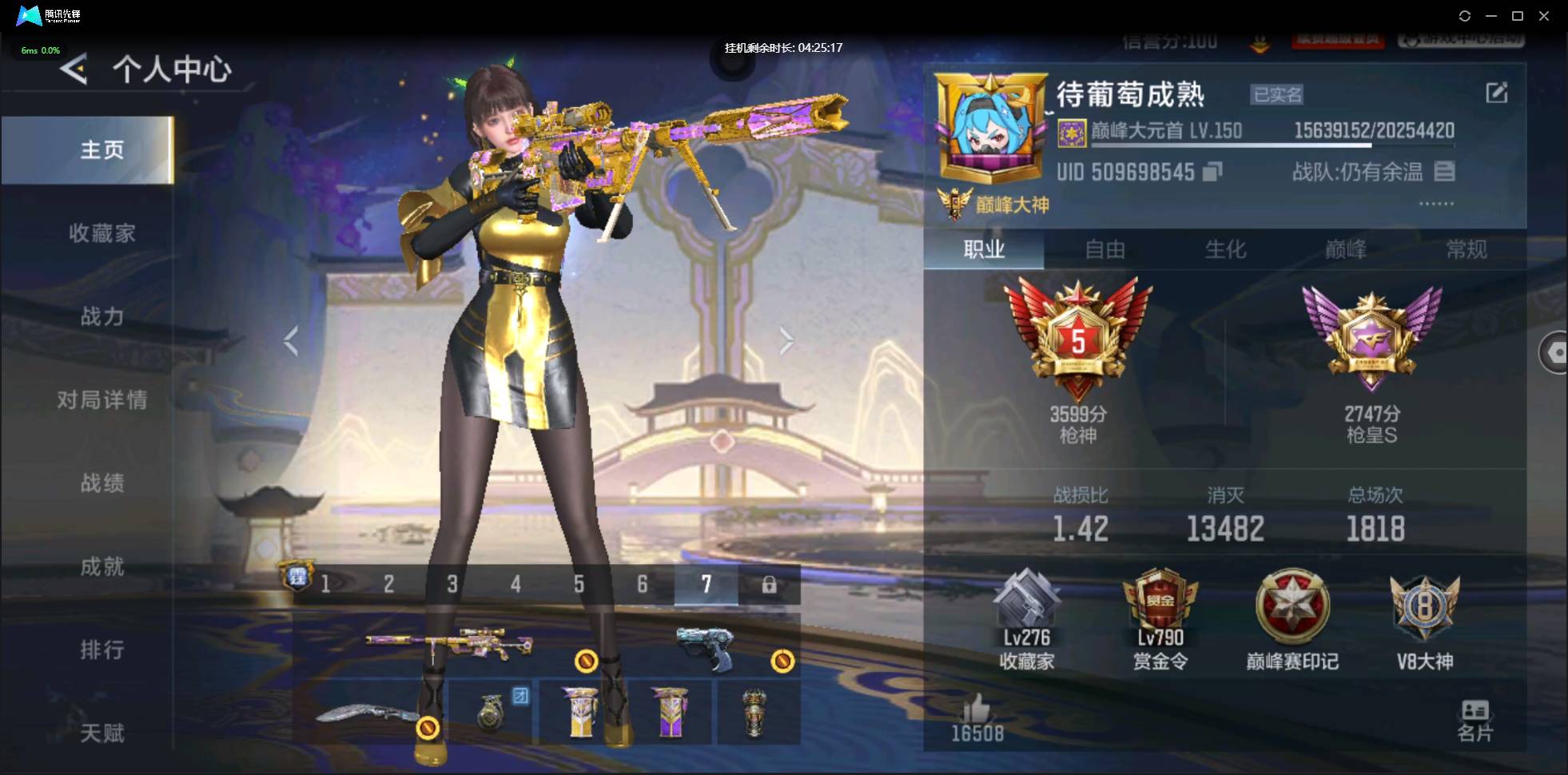
Task: Show next character with the right arrow
Action: pos(787,341)
